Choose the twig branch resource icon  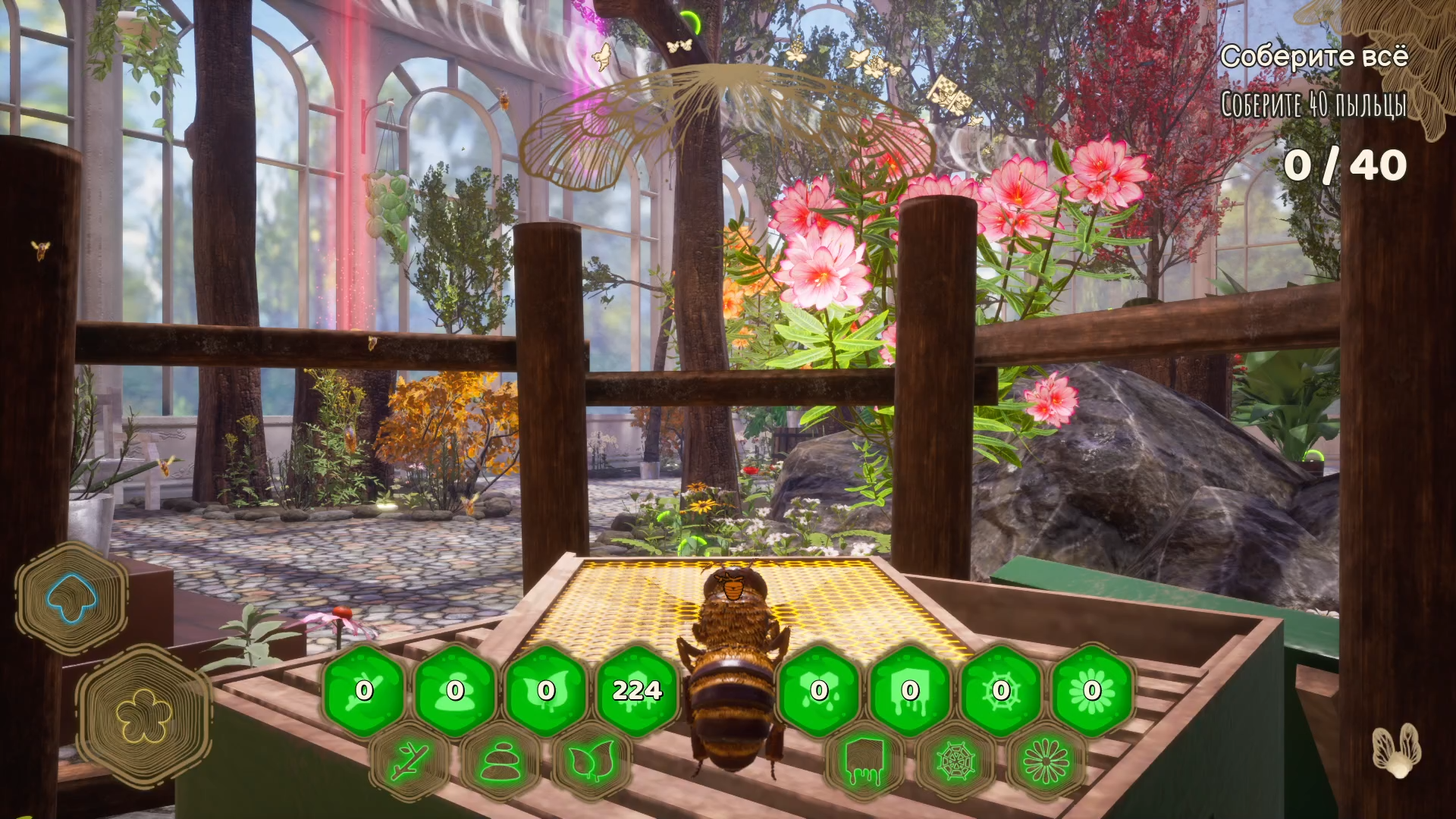[410, 761]
